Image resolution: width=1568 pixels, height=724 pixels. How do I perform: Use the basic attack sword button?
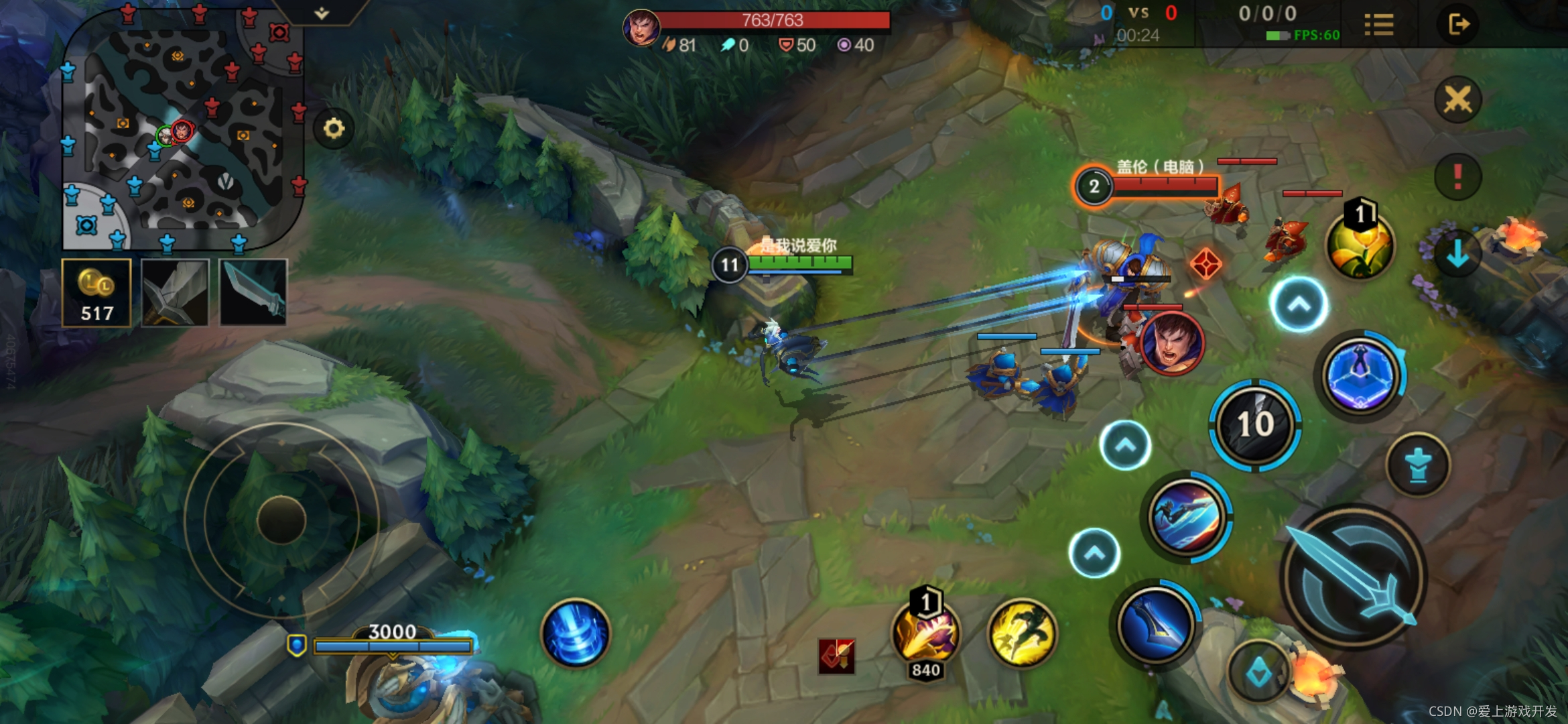click(1354, 577)
